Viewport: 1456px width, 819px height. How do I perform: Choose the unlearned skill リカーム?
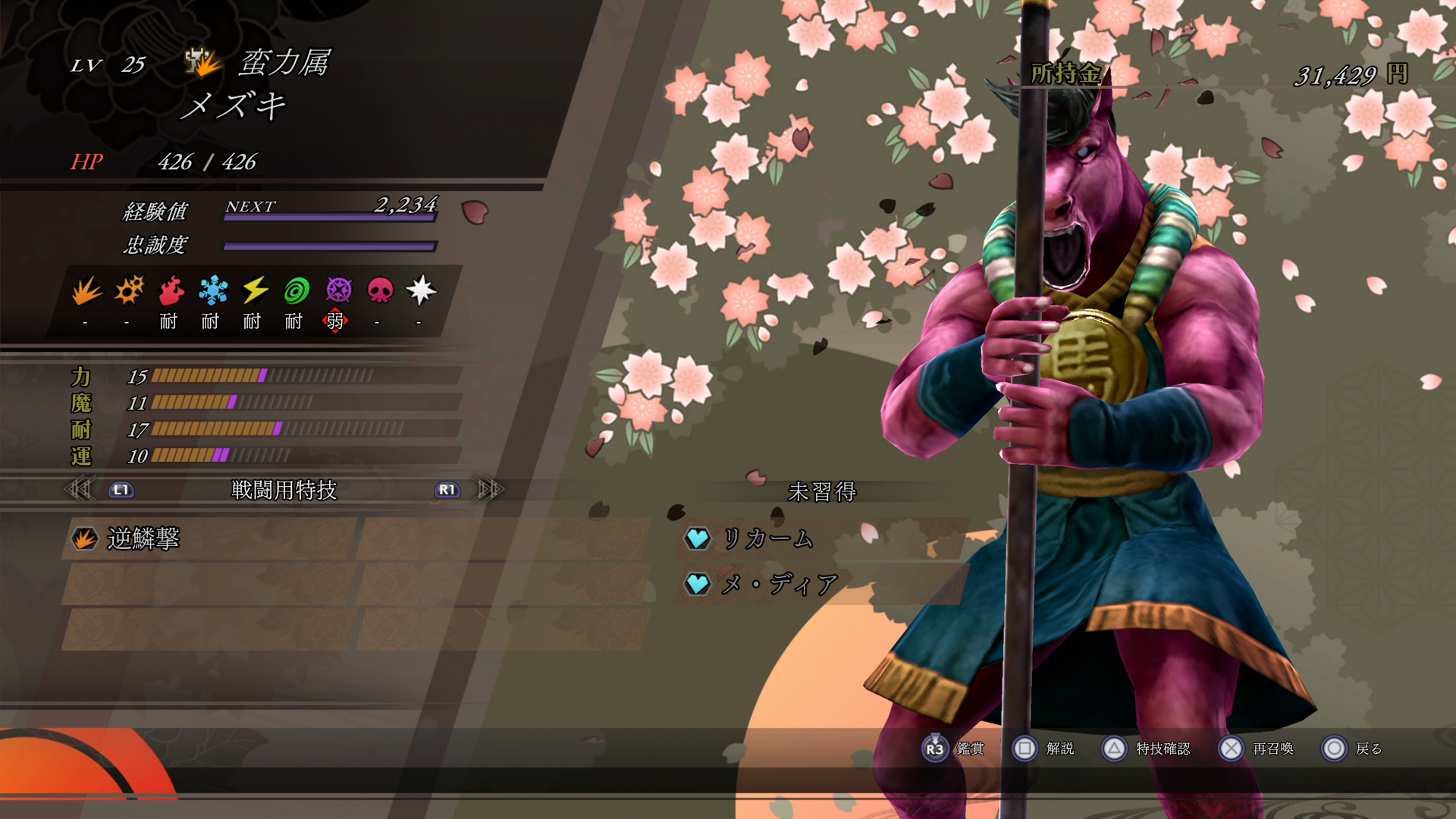pyautogui.click(x=766, y=538)
